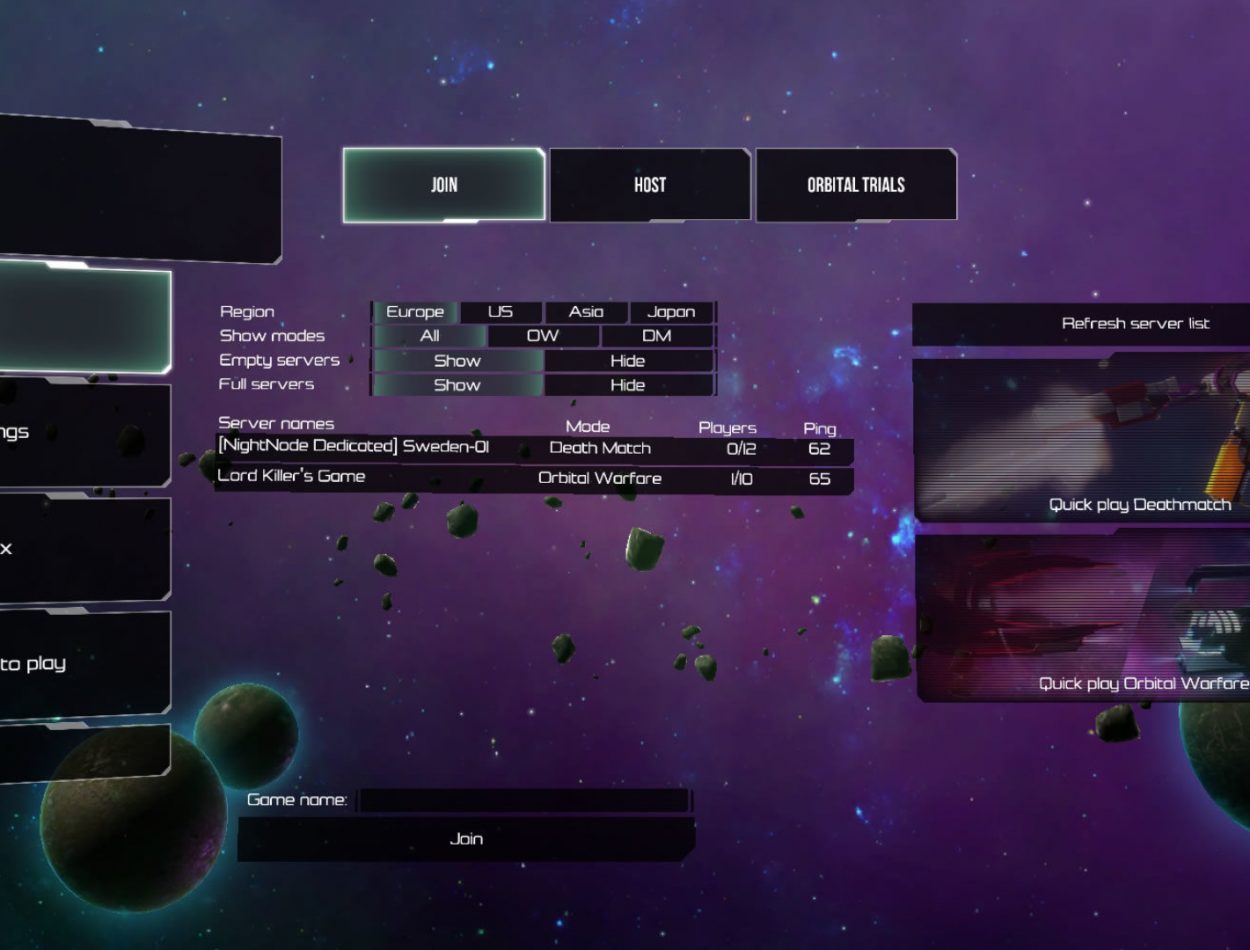Viewport: 1250px width, 950px height.
Task: Click the Join button below game name
Action: (466, 839)
